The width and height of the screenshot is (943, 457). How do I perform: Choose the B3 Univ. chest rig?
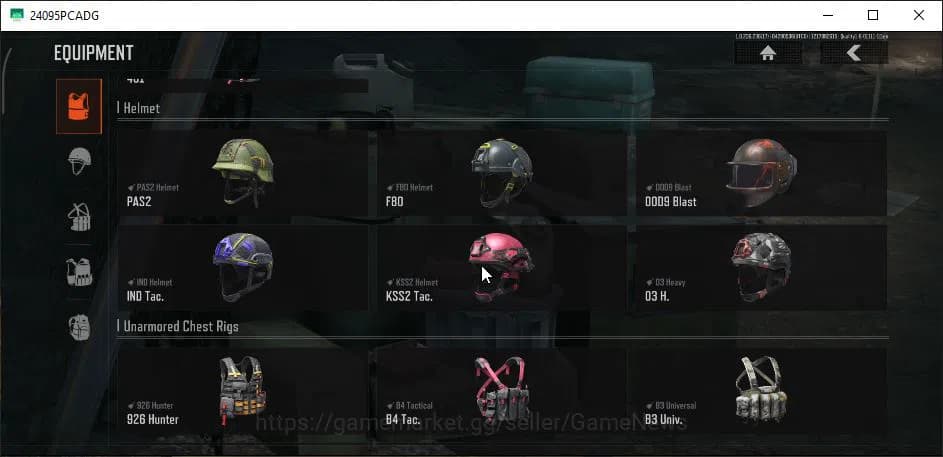(x=760, y=390)
